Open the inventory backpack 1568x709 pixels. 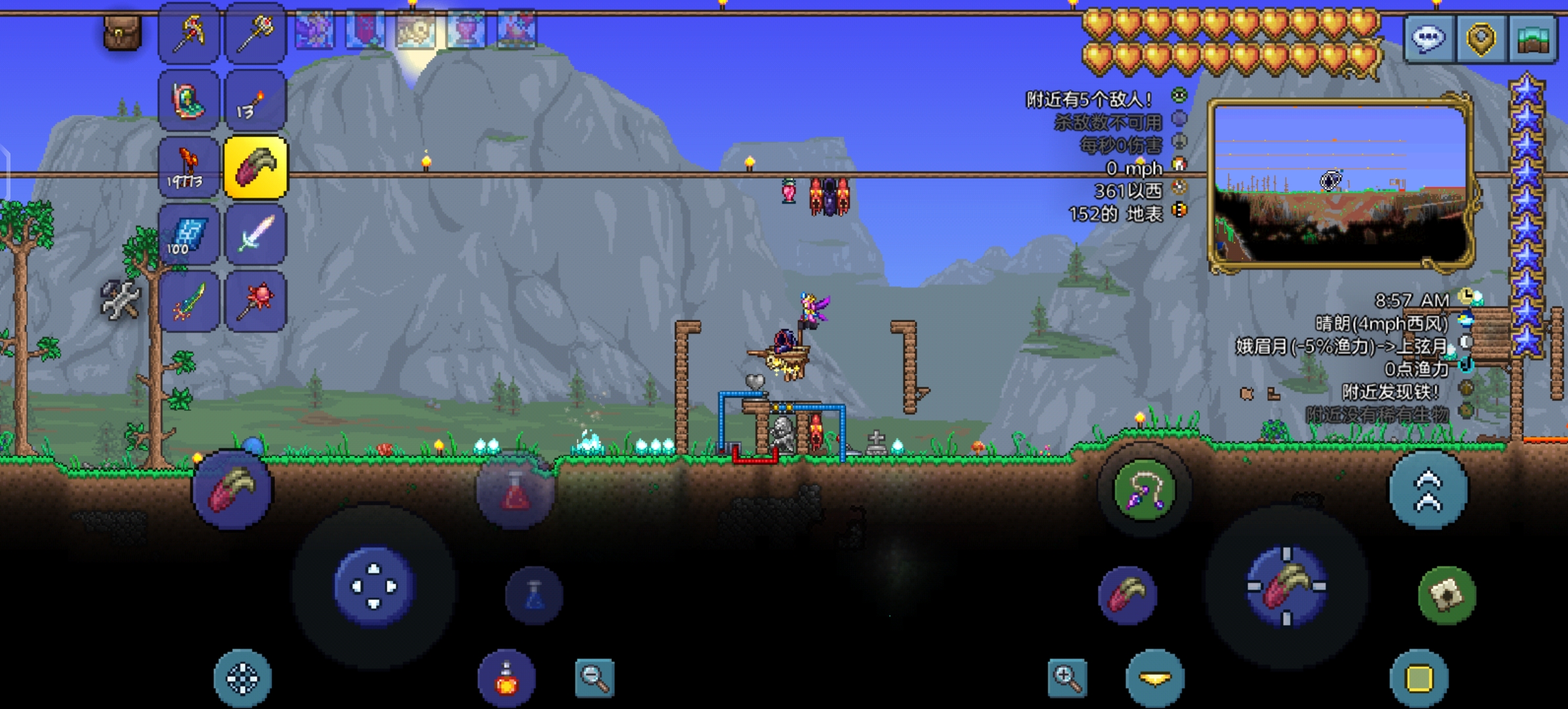122,32
